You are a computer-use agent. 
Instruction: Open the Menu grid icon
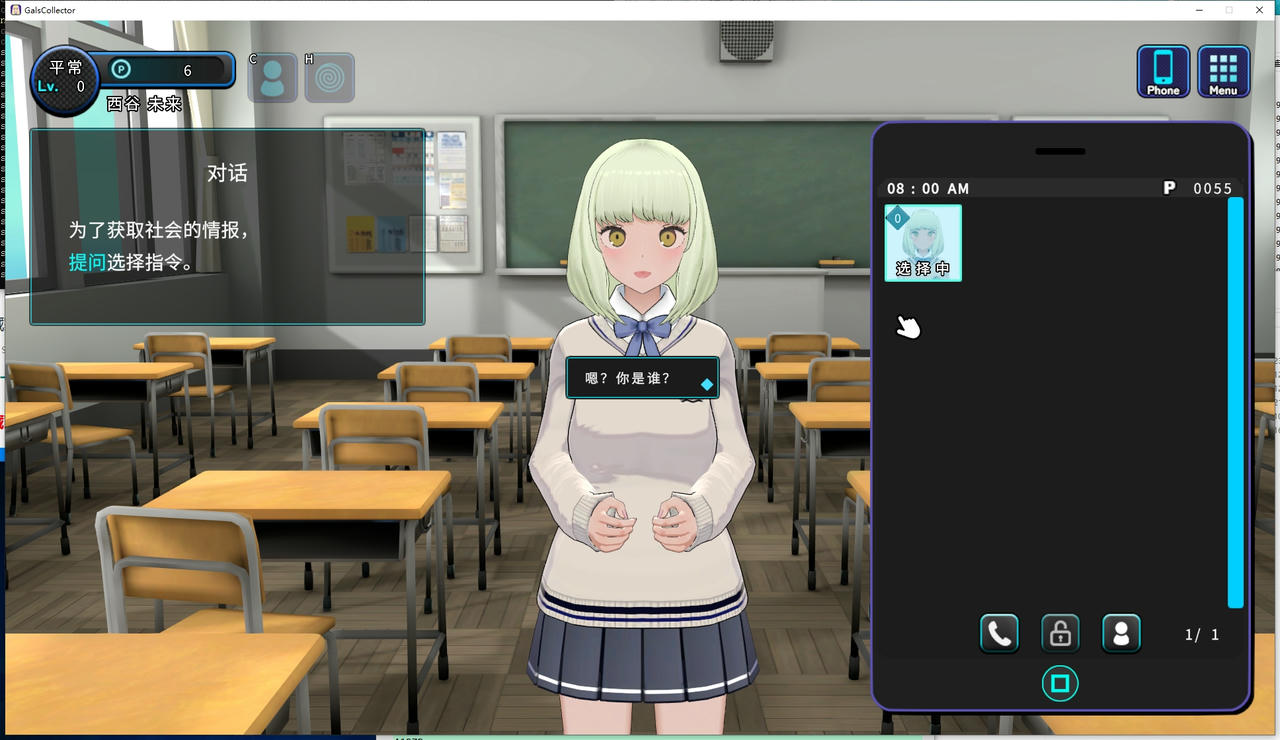tap(1223, 71)
